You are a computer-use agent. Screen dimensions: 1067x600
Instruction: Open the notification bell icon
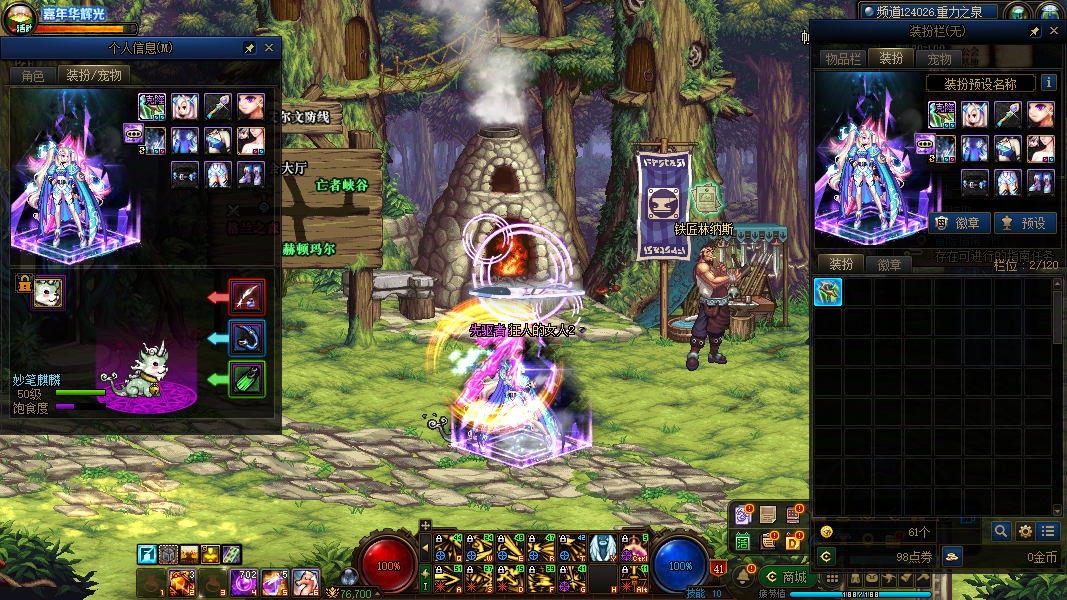click(x=745, y=577)
